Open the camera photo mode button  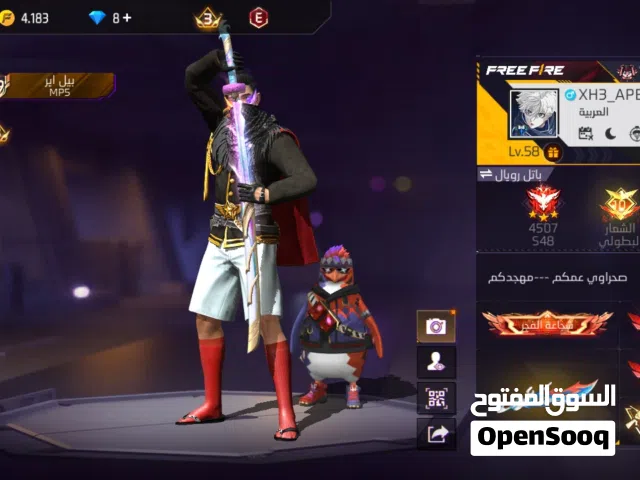(436, 326)
